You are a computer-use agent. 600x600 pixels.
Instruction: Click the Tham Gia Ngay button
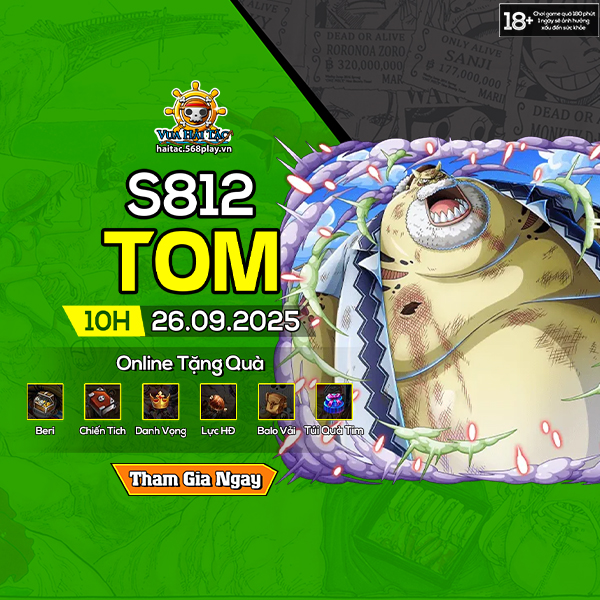click(x=194, y=479)
